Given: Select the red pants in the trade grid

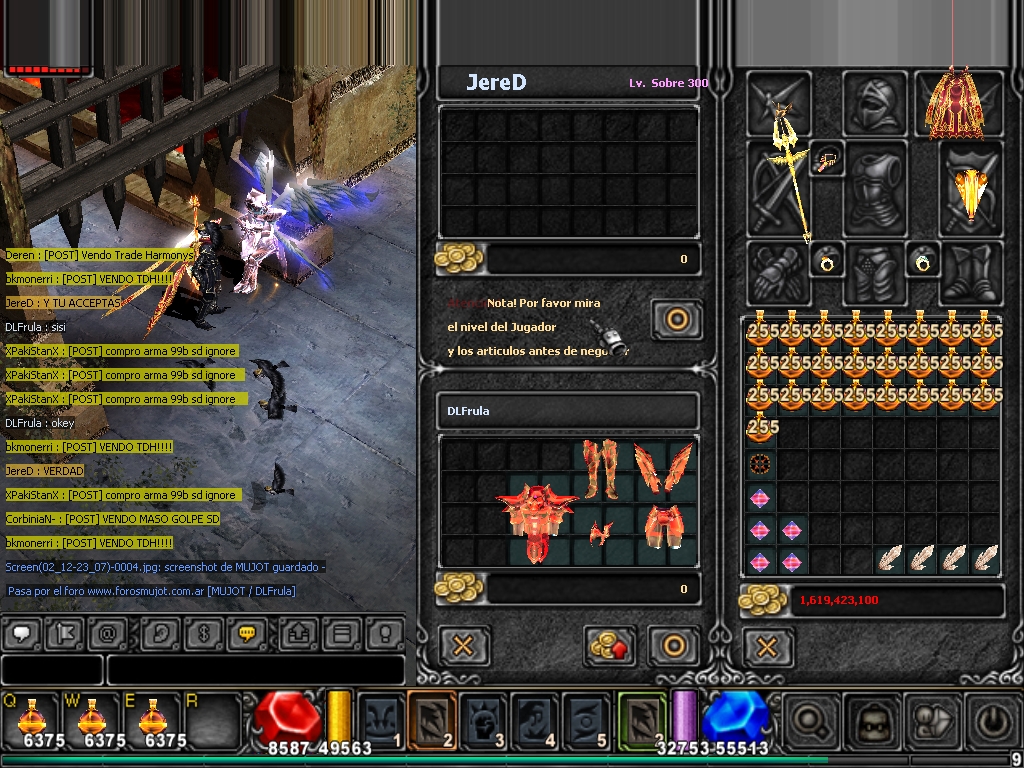Looking at the screenshot, I should click(x=601, y=469).
